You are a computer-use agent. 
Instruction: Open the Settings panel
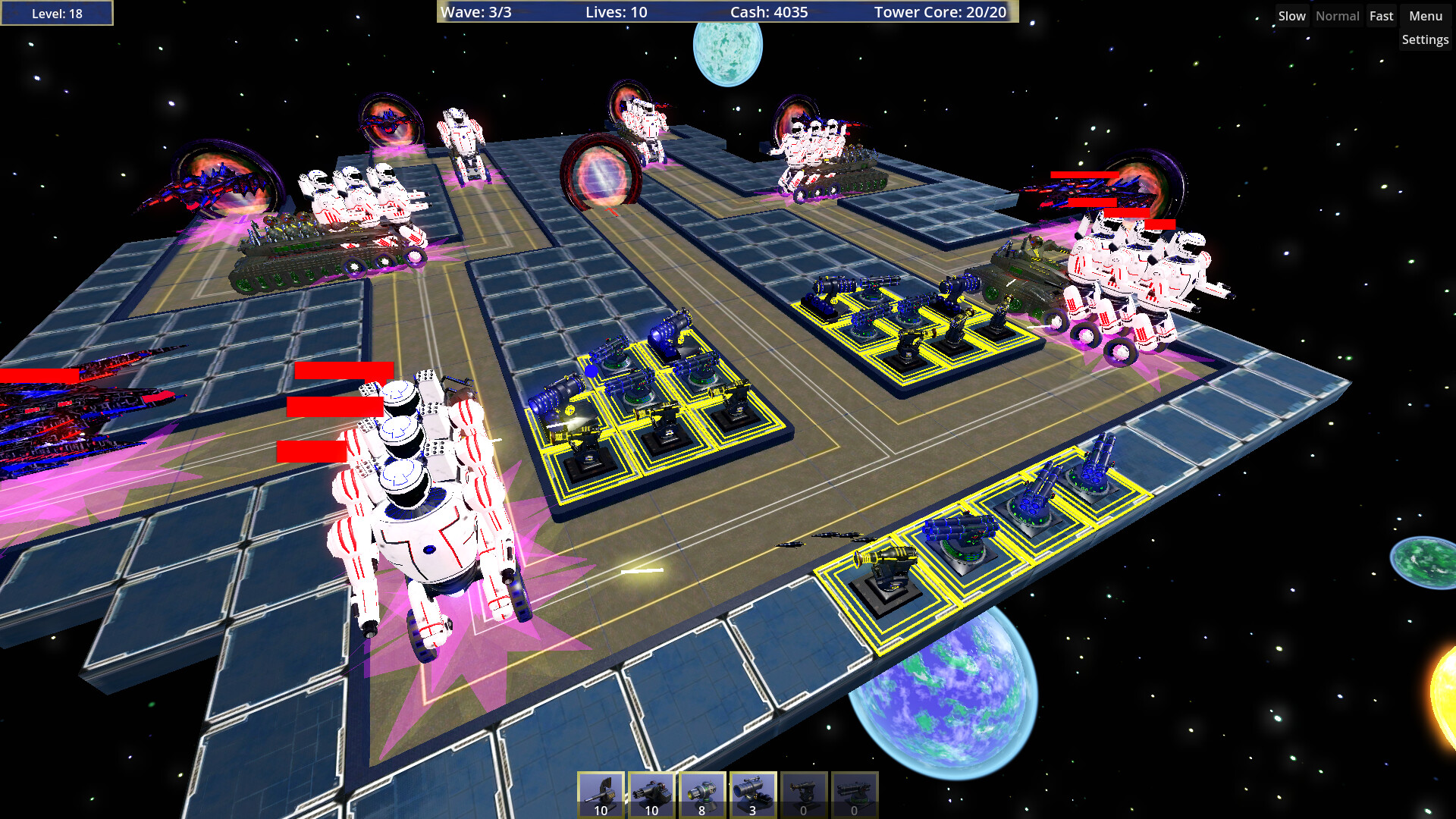tap(1425, 39)
